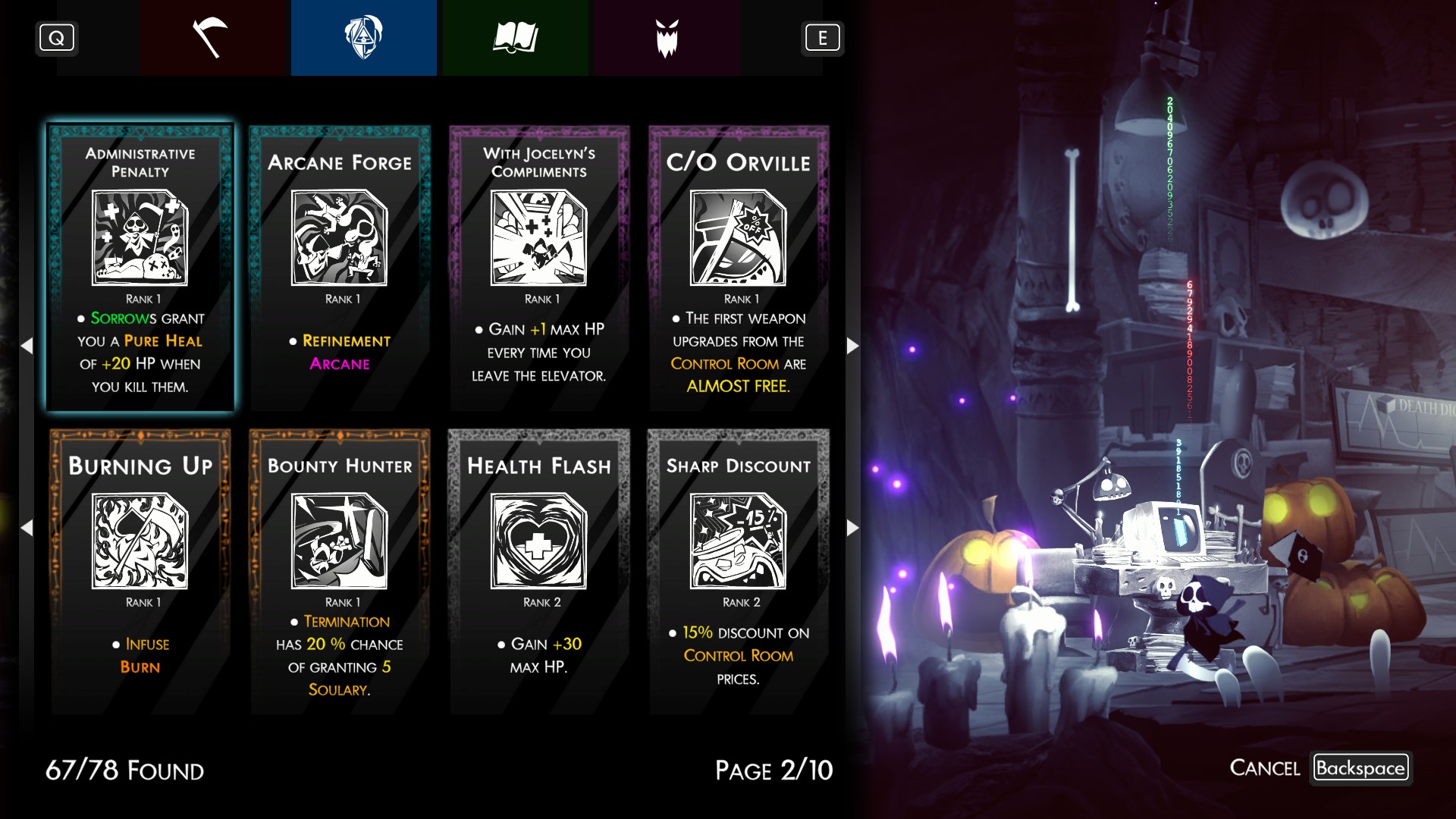Viewport: 1456px width, 819px height.
Task: Select the C/O Orville card
Action: tap(739, 268)
